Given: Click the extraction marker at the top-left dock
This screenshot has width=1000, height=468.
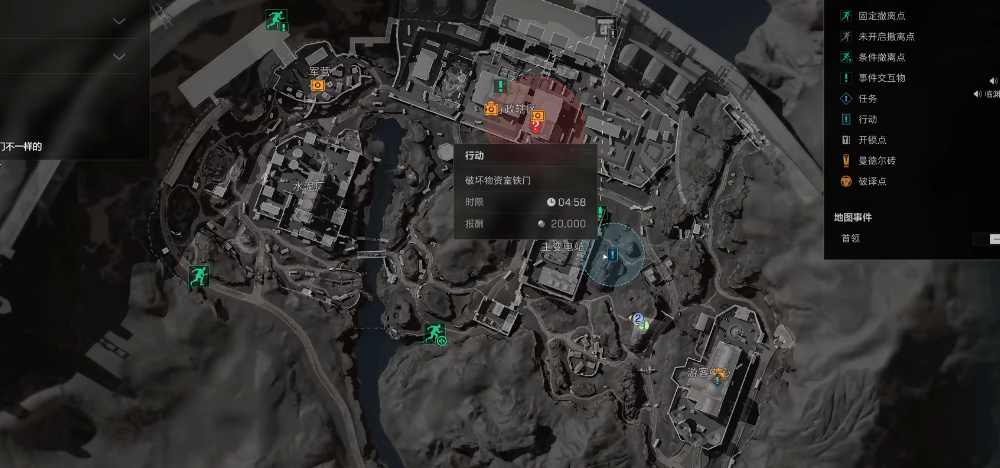Looking at the screenshot, I should click(276, 18).
